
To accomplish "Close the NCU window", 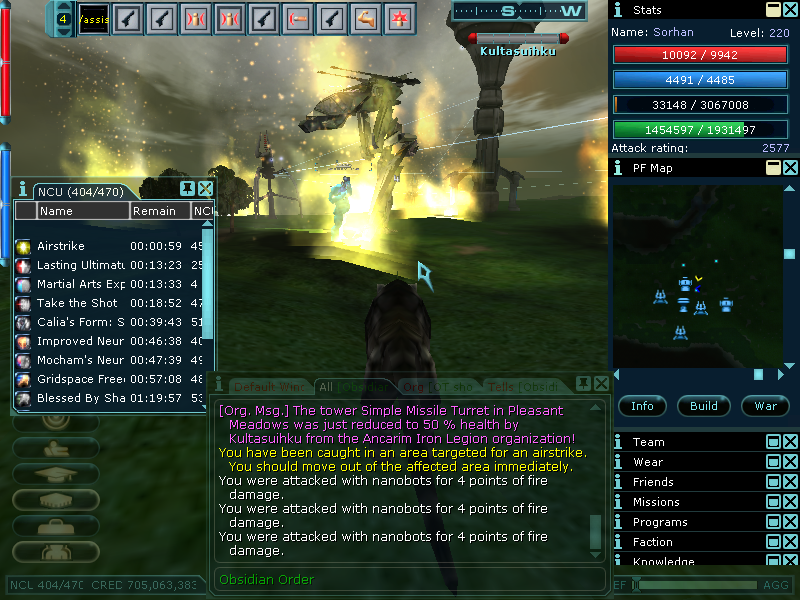I will point(205,189).
